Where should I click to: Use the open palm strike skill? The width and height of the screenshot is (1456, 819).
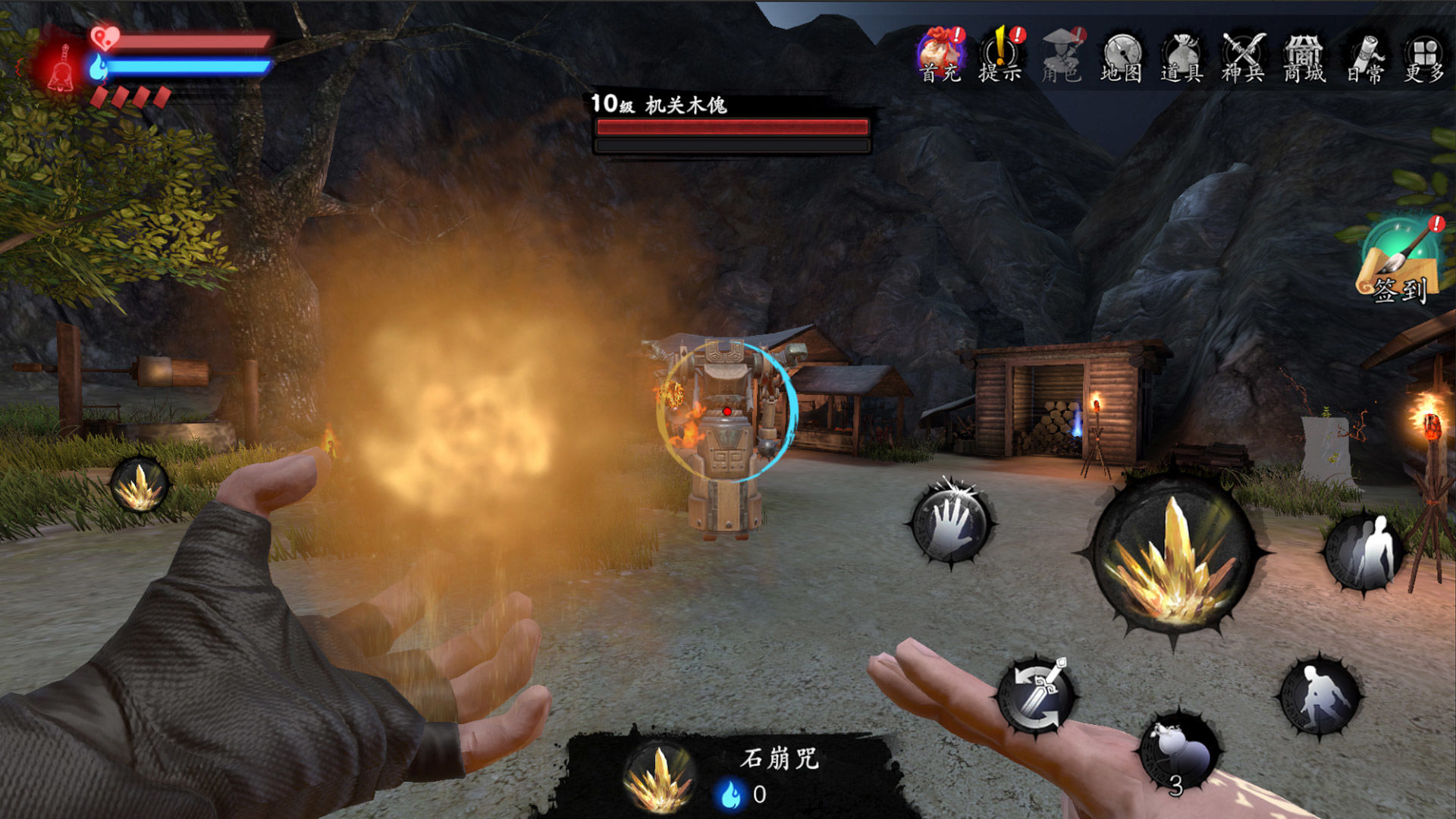point(952,523)
